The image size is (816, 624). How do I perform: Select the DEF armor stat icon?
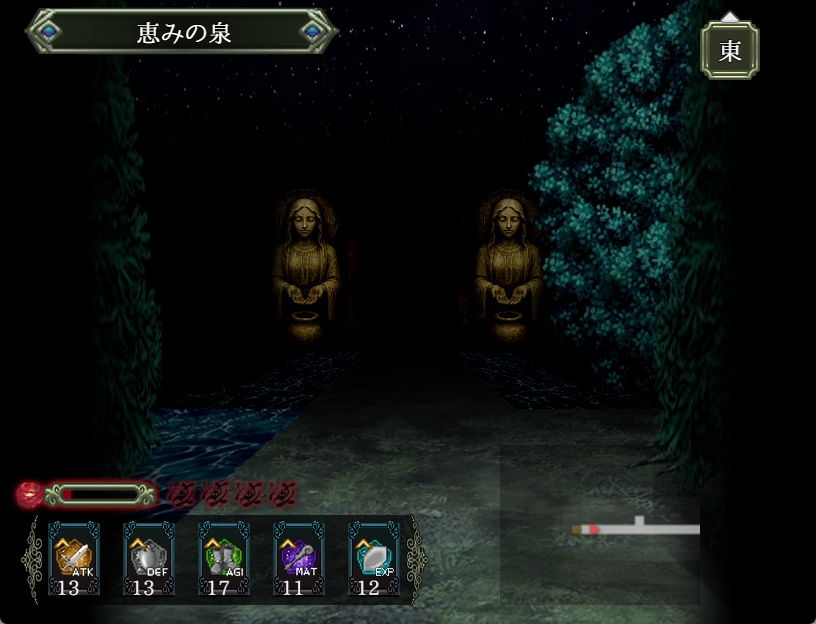(149, 558)
